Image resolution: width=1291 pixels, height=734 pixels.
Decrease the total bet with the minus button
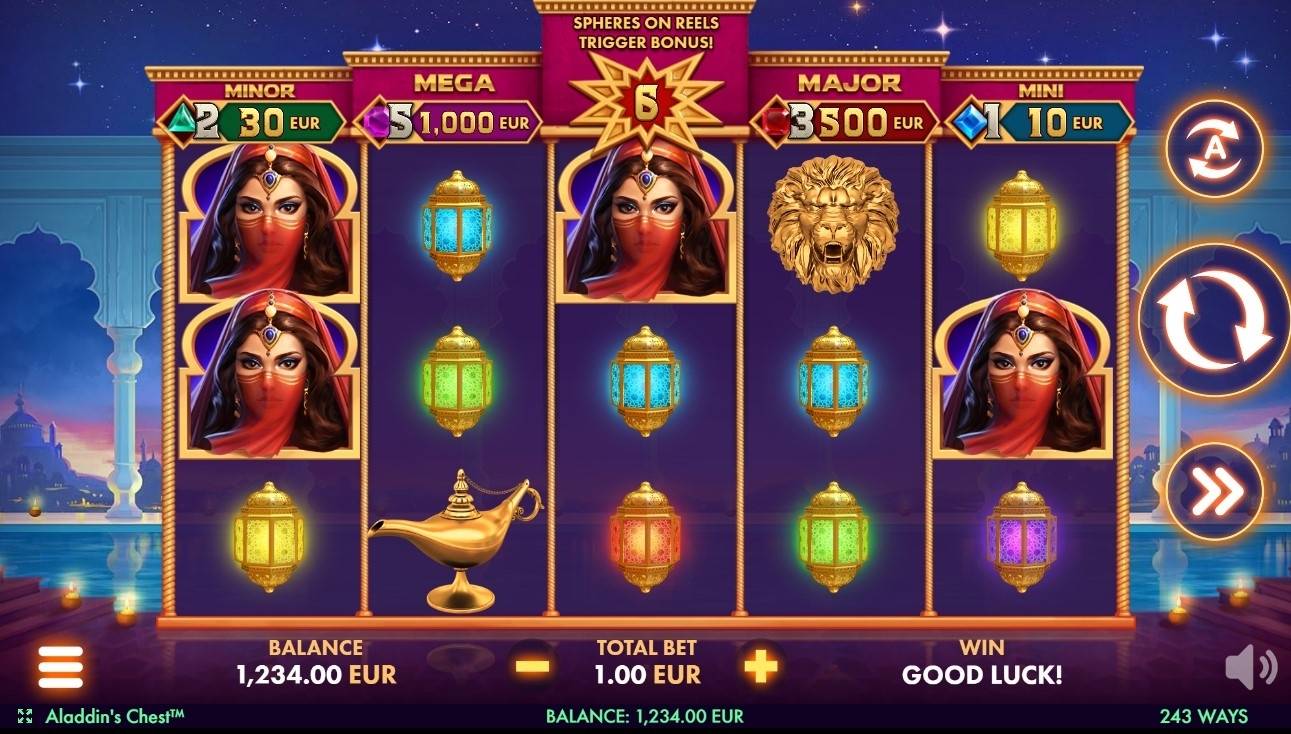533,665
